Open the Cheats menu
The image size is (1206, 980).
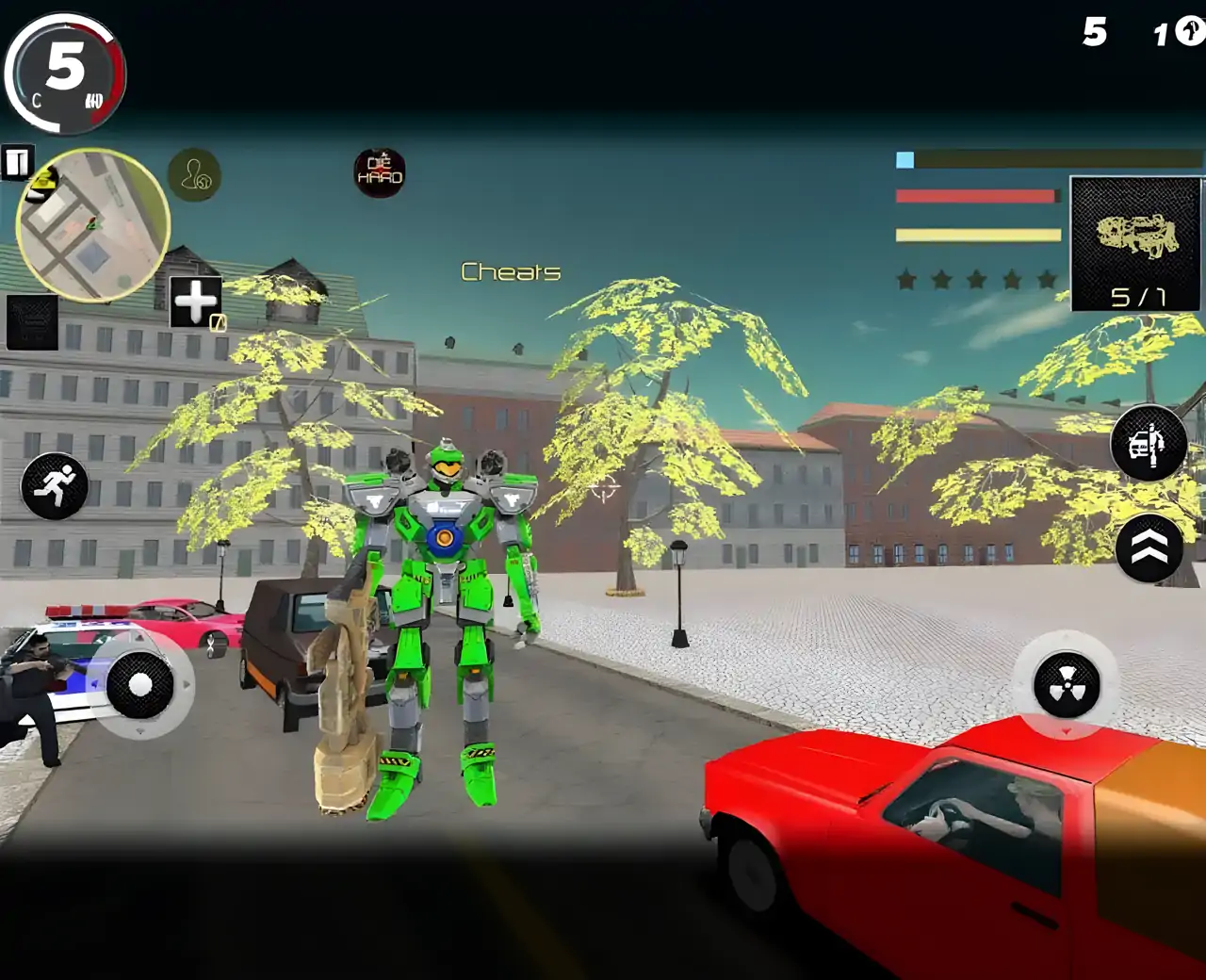tap(511, 272)
